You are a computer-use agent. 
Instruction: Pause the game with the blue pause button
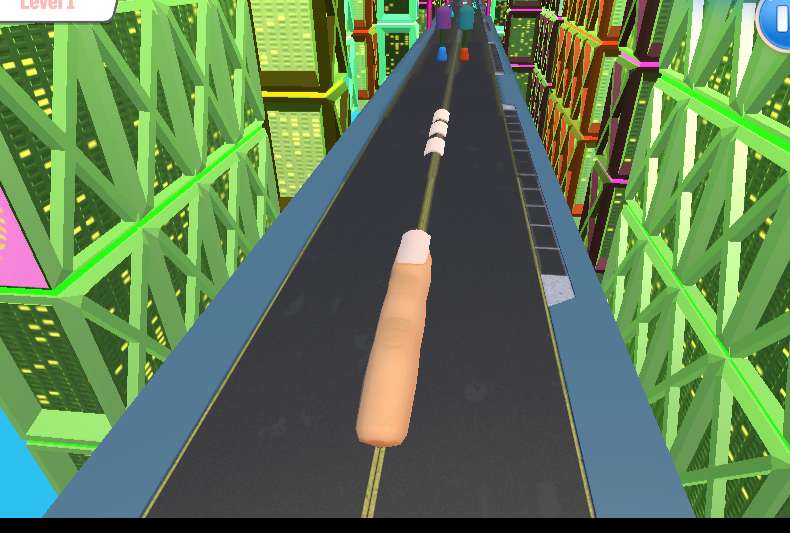click(777, 20)
